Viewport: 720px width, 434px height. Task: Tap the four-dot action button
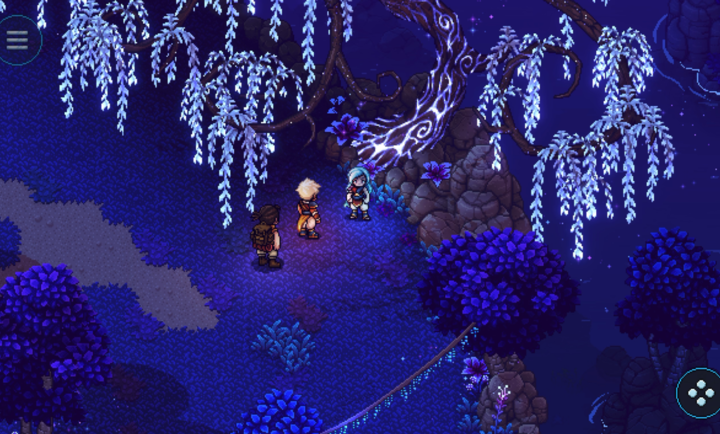700,393
